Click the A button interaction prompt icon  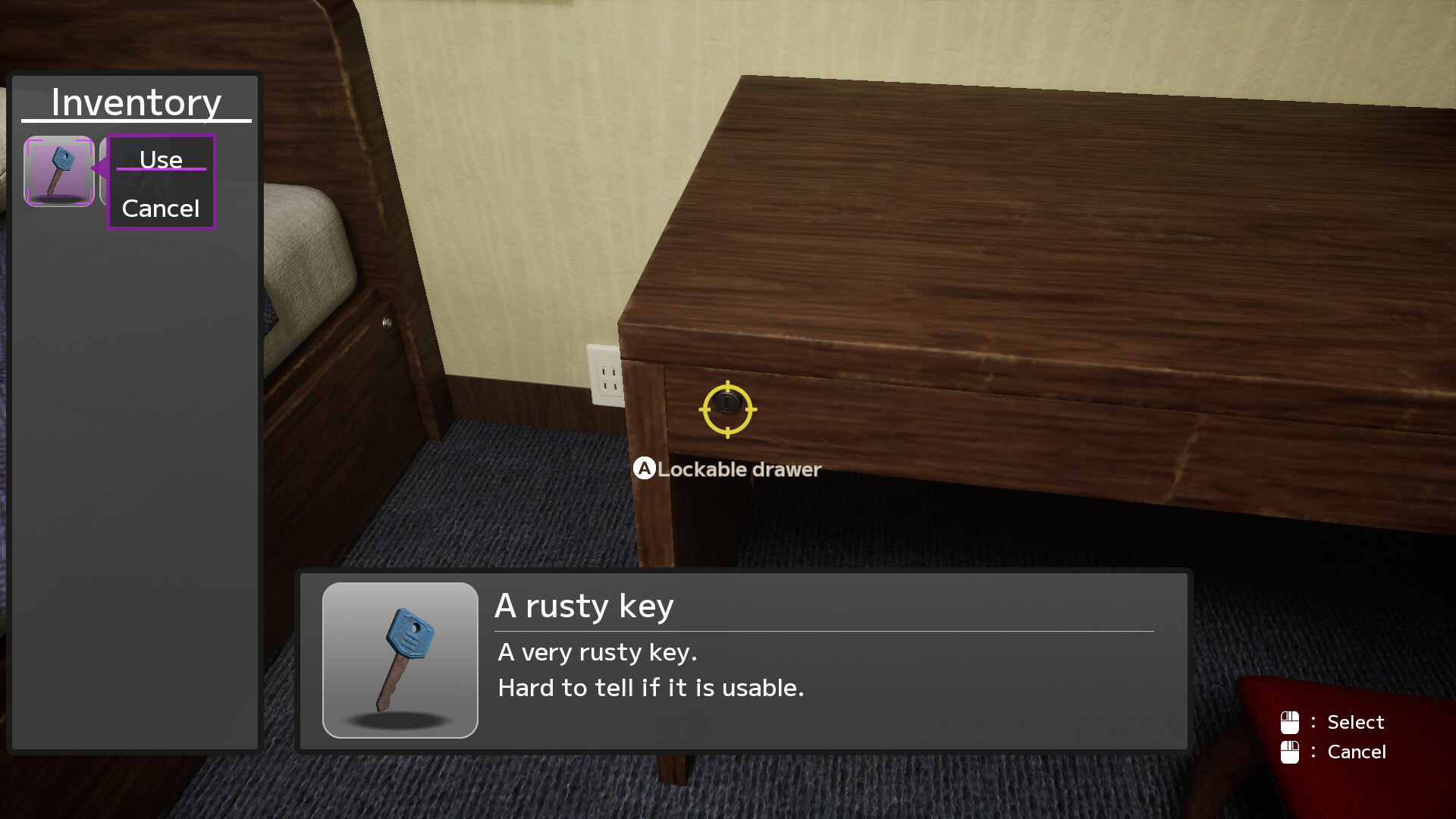(644, 469)
